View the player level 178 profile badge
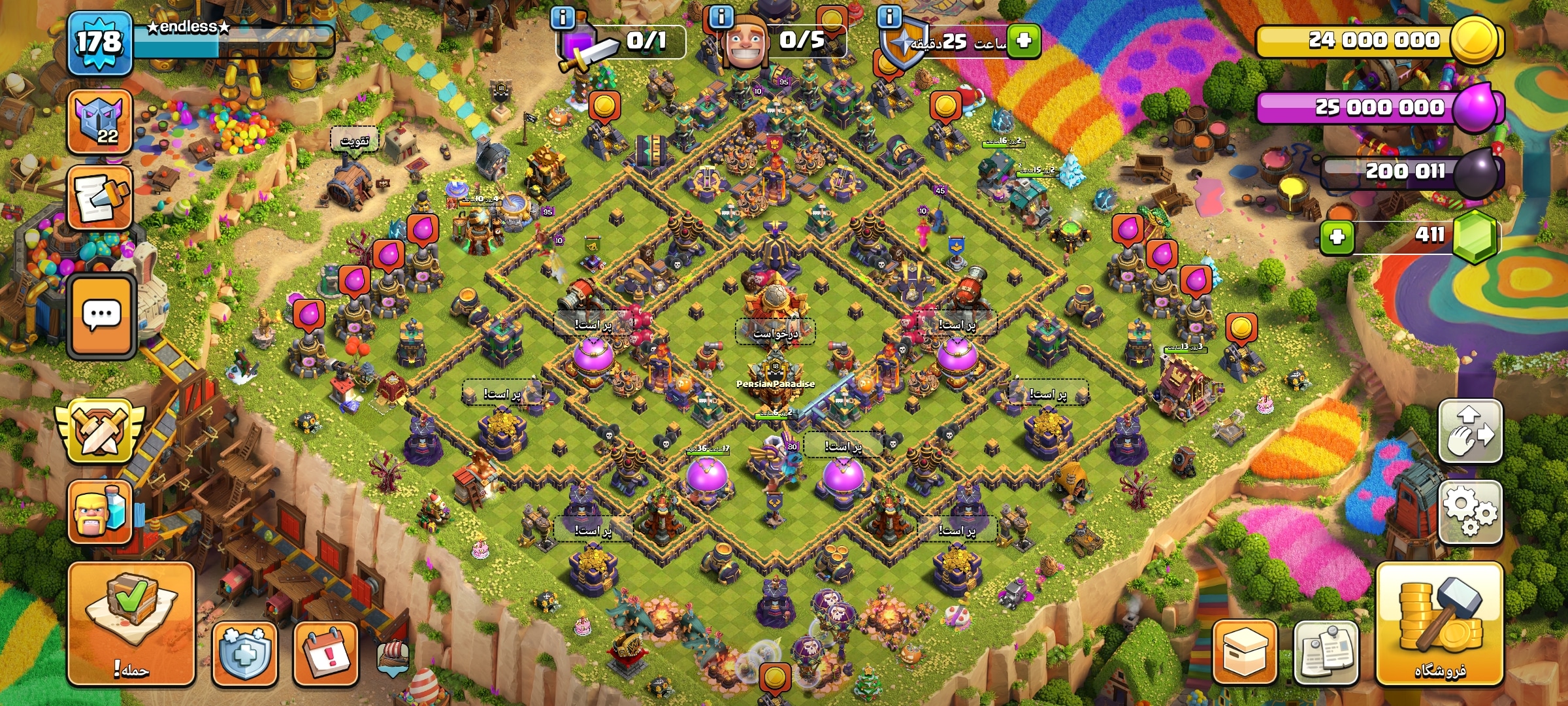 point(99,43)
